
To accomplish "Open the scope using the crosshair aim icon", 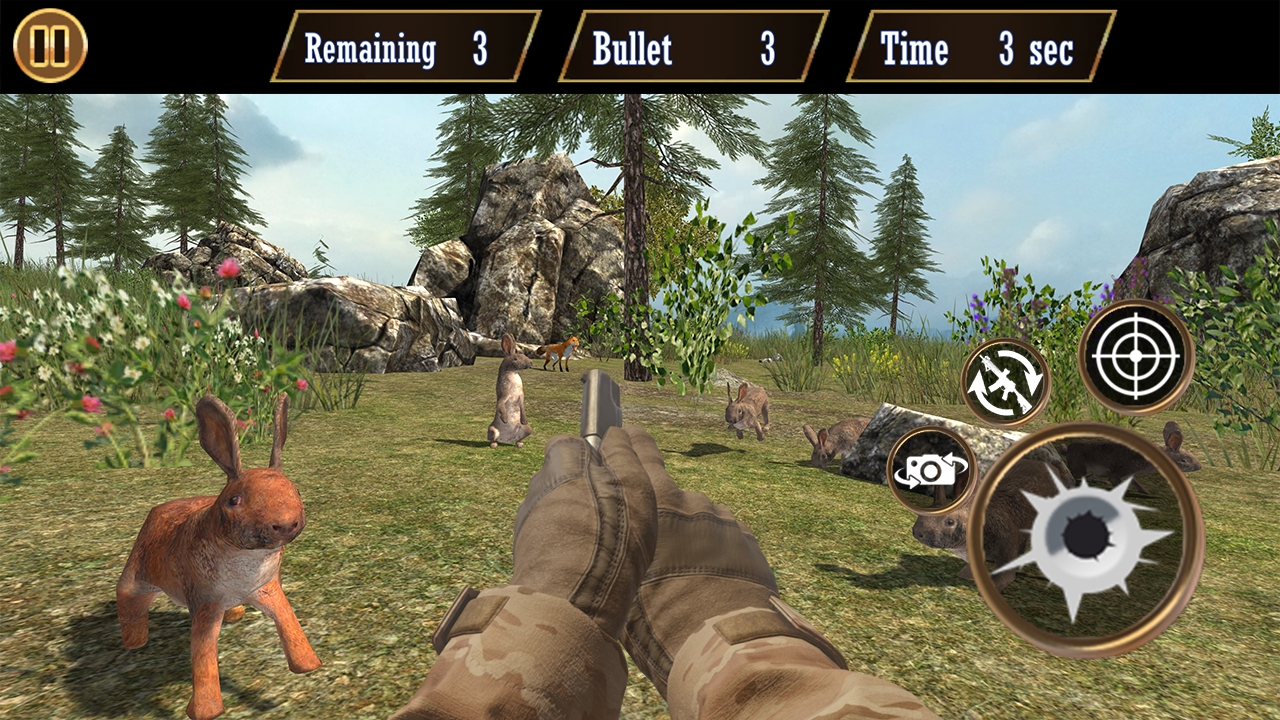I will point(1135,356).
